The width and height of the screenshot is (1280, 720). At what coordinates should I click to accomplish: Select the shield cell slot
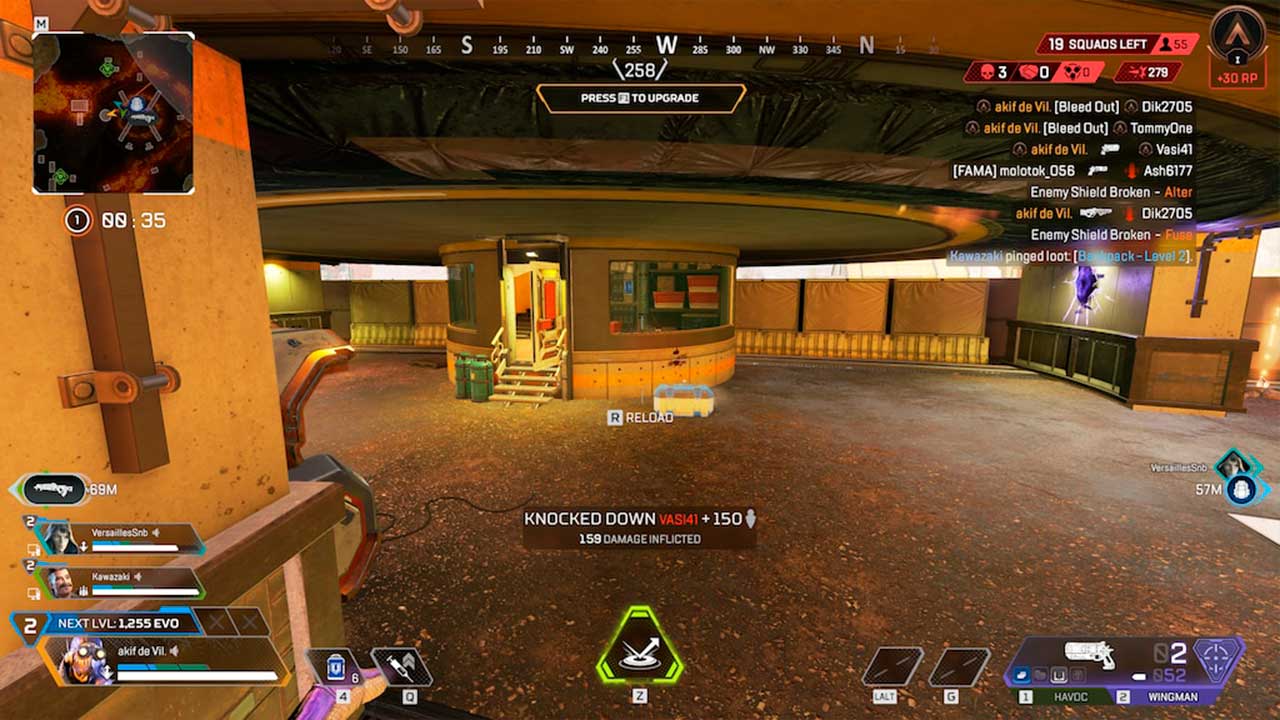[x=336, y=668]
